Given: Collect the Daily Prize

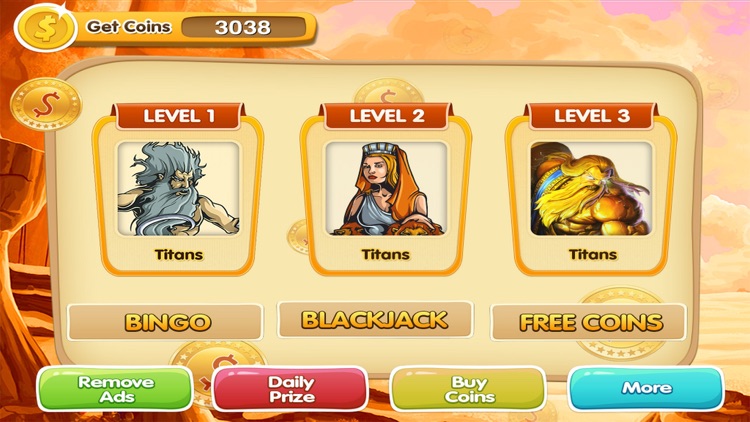Looking at the screenshot, I should pos(291,390).
